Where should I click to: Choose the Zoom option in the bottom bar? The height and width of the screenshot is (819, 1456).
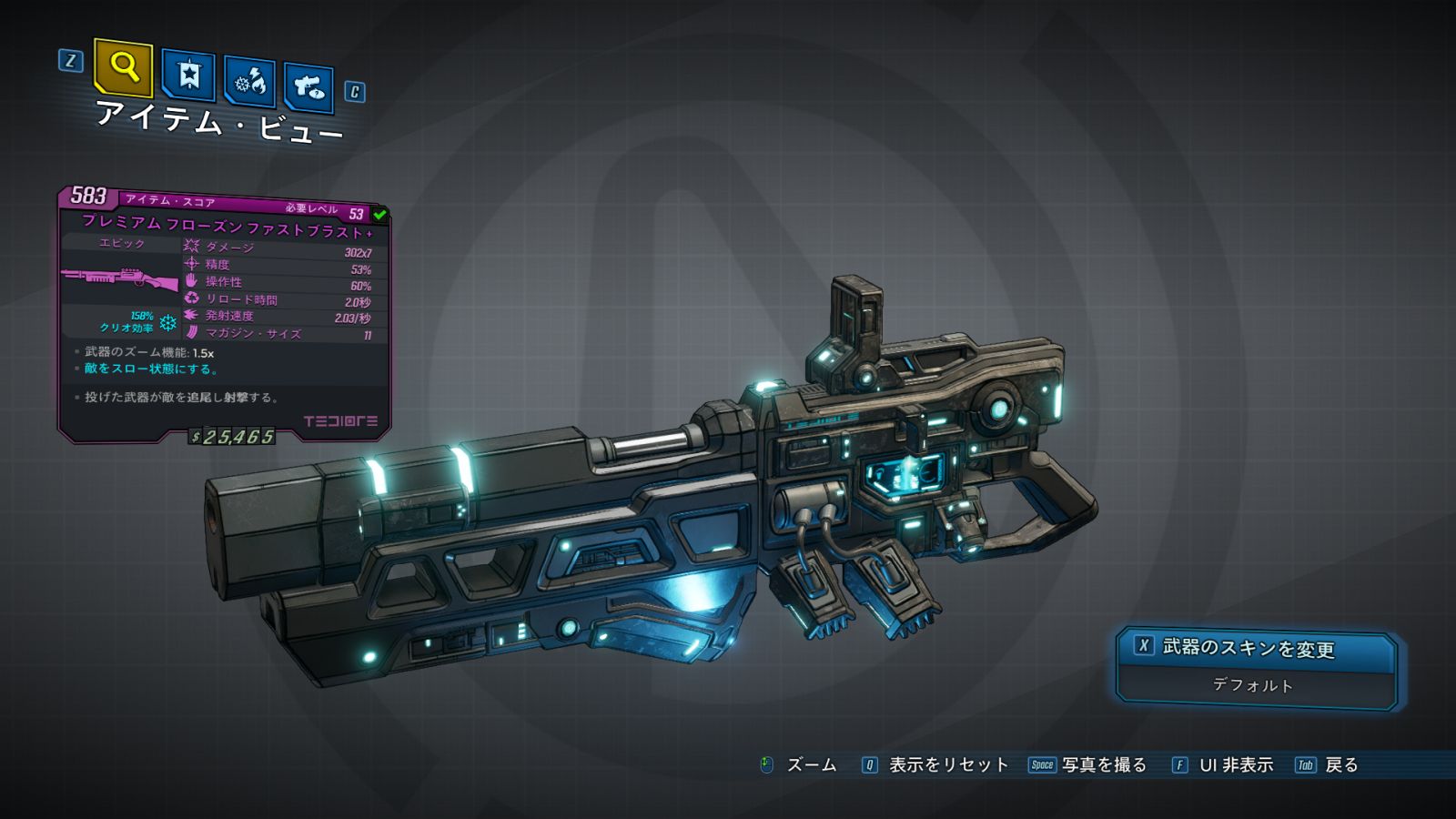(799, 765)
